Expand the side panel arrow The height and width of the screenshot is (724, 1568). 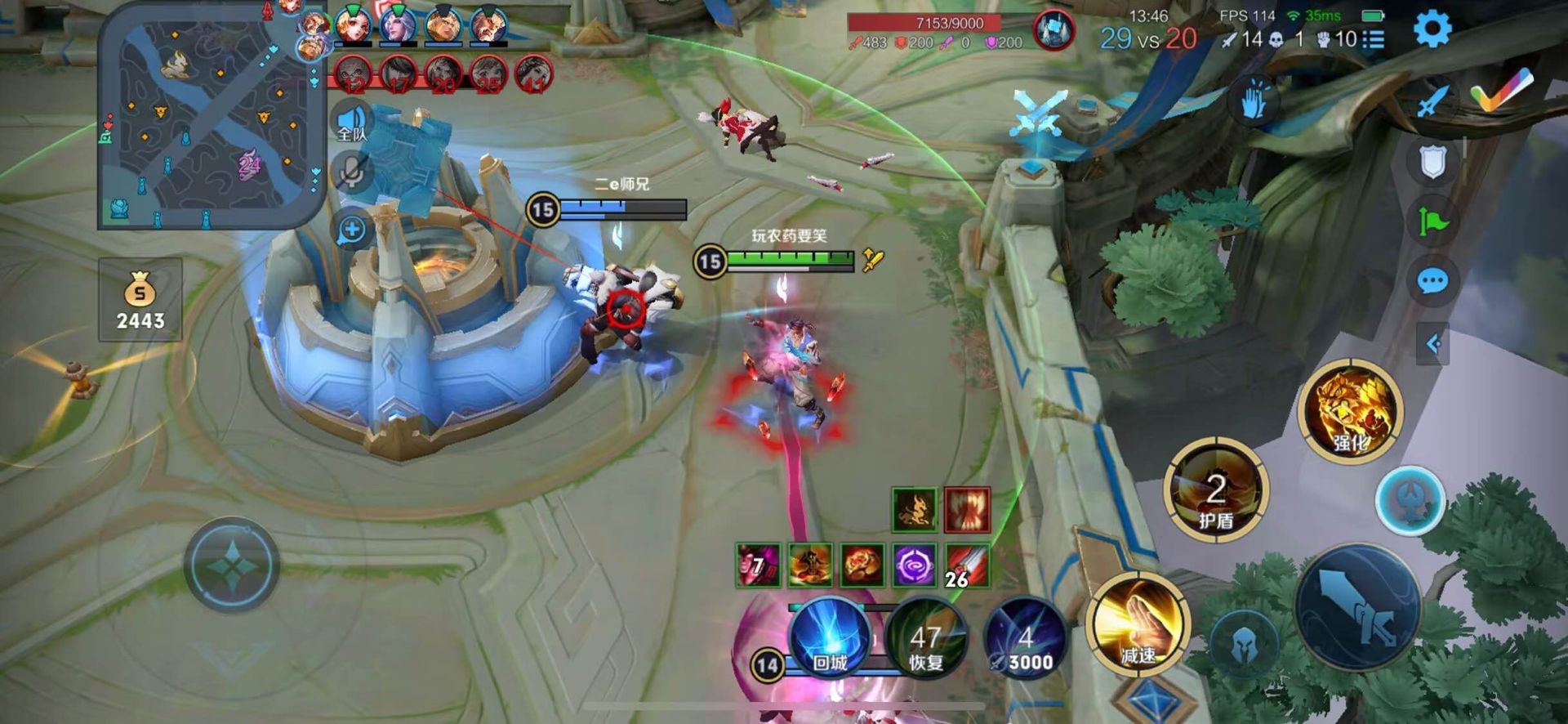pyautogui.click(x=1432, y=344)
